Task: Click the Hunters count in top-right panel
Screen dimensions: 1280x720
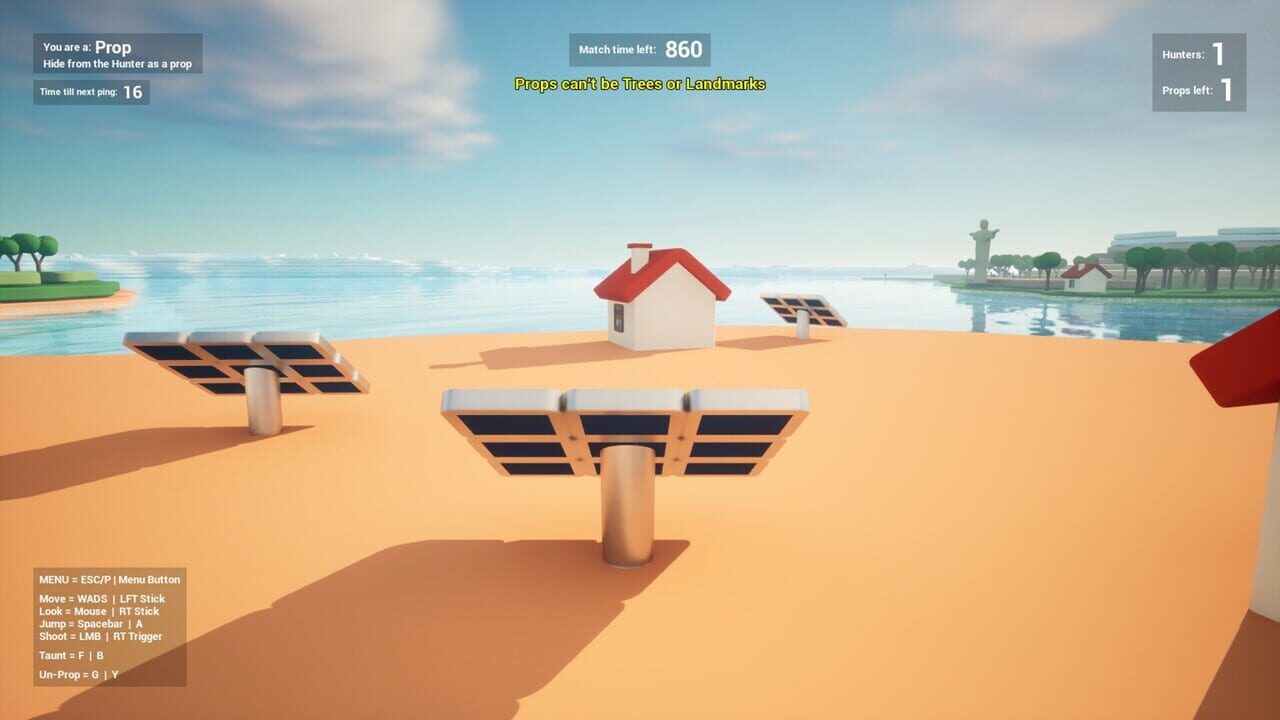Action: click(1197, 53)
